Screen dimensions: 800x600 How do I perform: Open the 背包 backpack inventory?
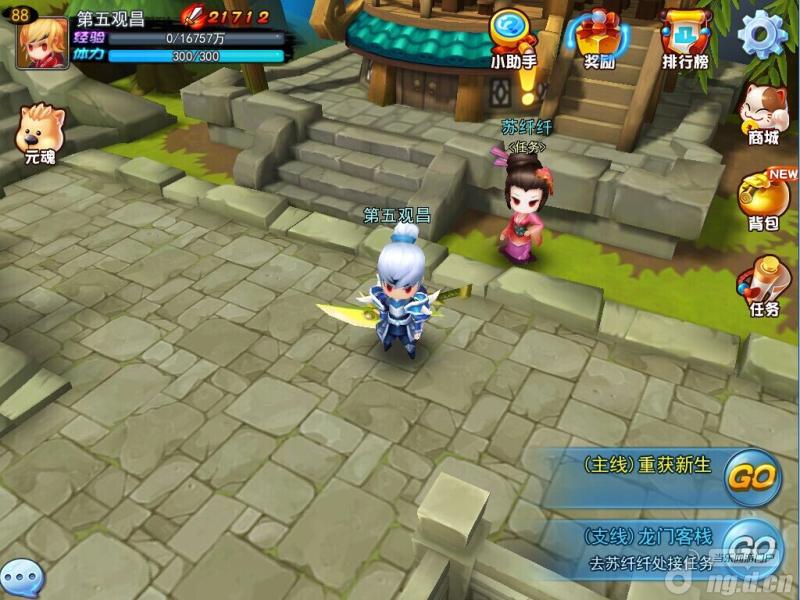coord(763,198)
